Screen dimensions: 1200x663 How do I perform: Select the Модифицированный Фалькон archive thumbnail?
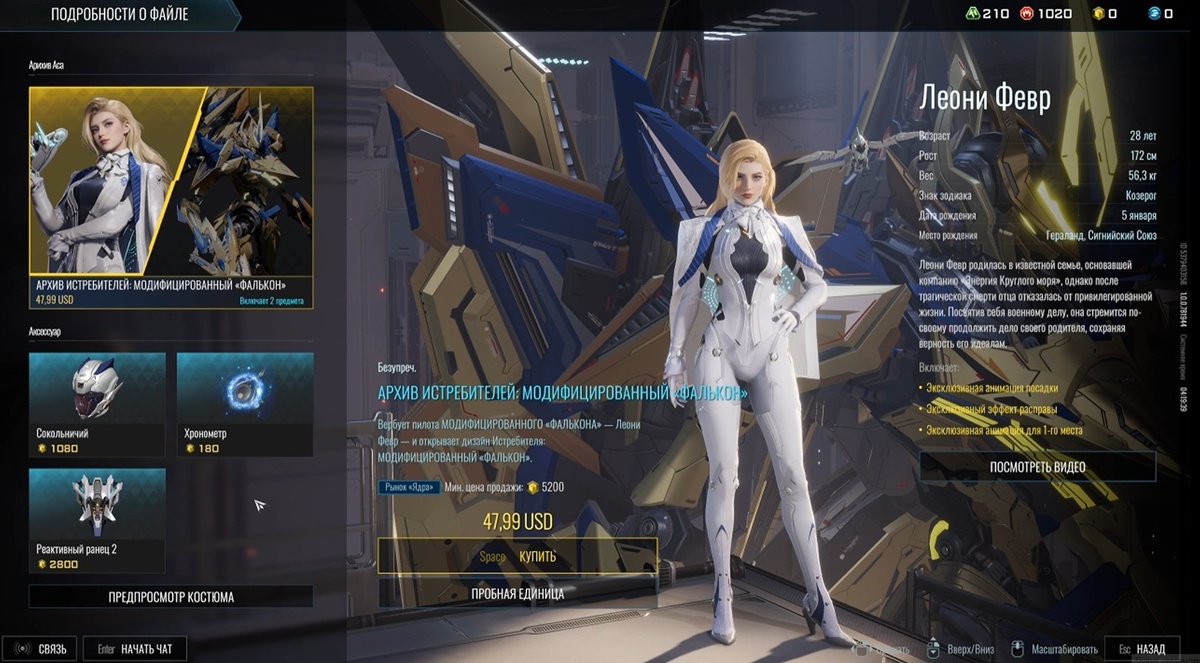[171, 197]
